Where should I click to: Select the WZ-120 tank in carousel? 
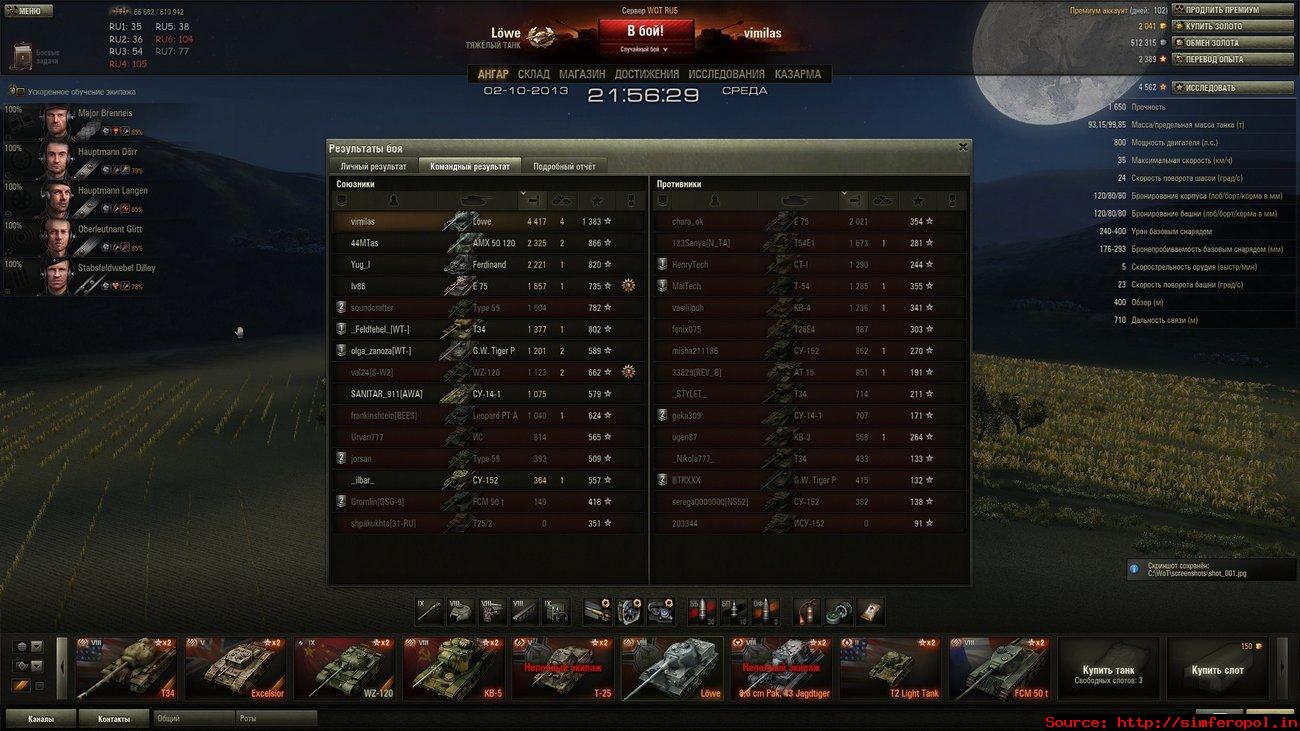[x=343, y=669]
